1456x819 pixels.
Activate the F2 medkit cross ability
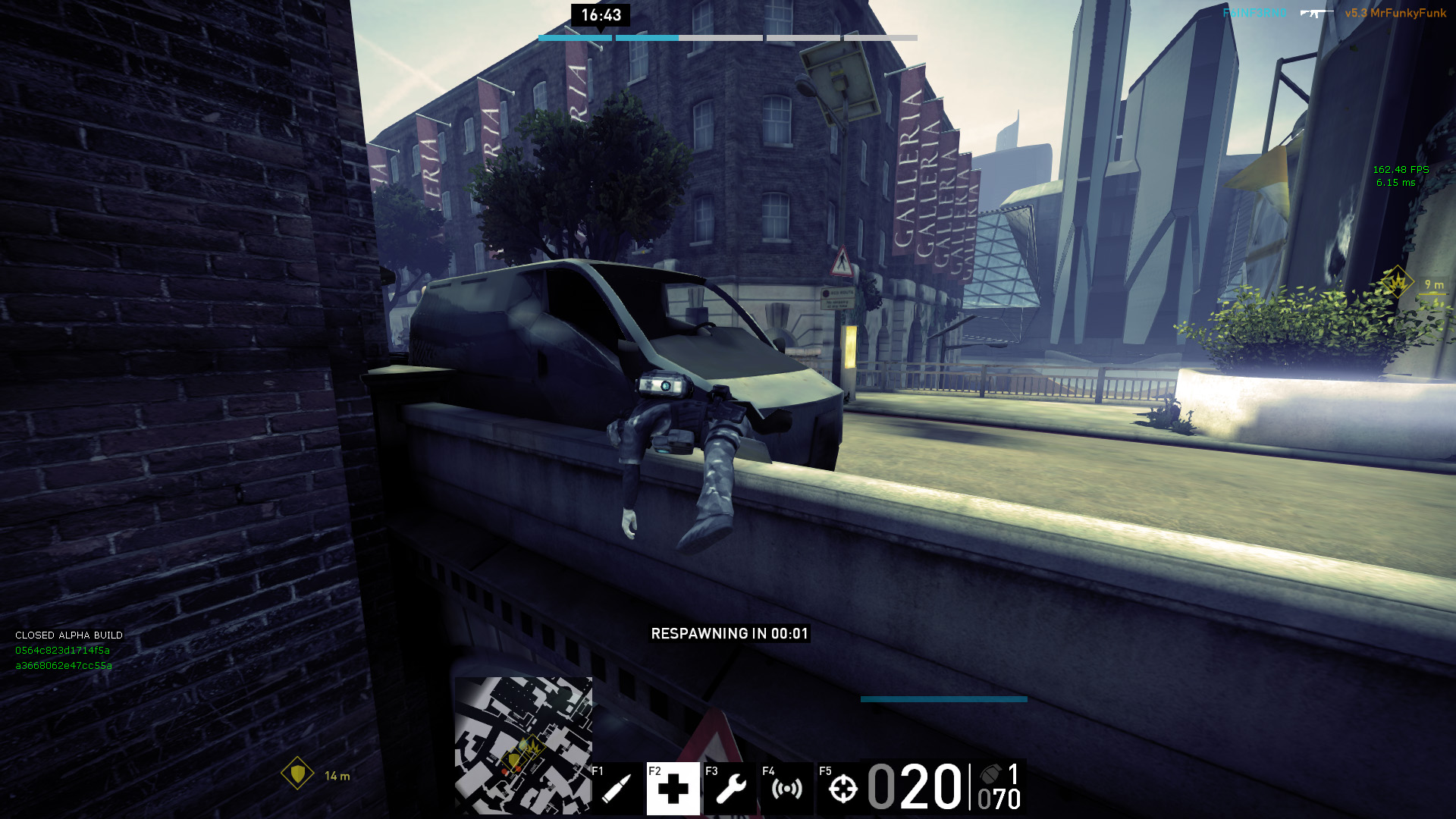click(x=673, y=789)
